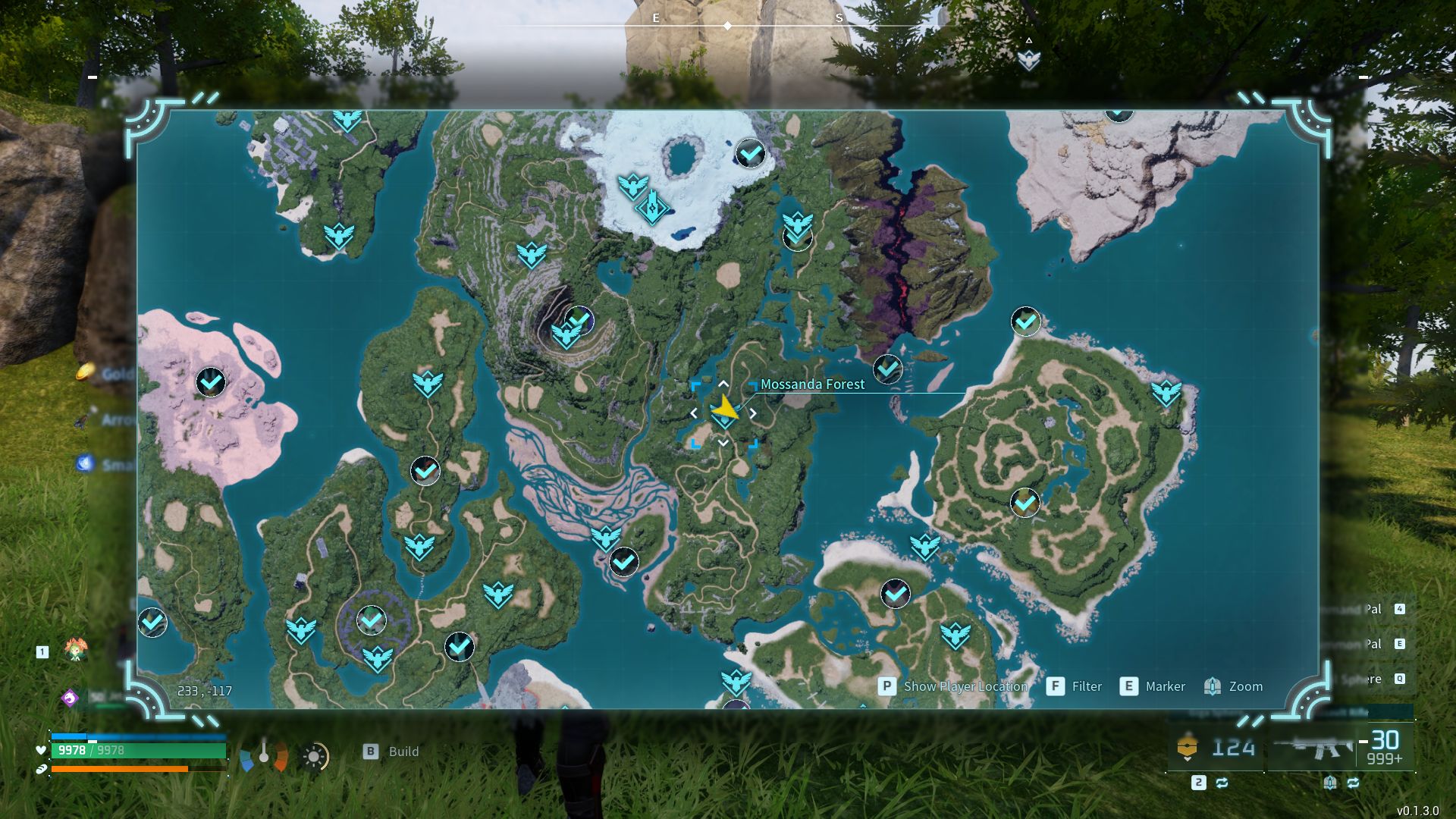The image size is (1456, 819).
Task: Open the snowy crater fast travel point
Action: pos(749,154)
